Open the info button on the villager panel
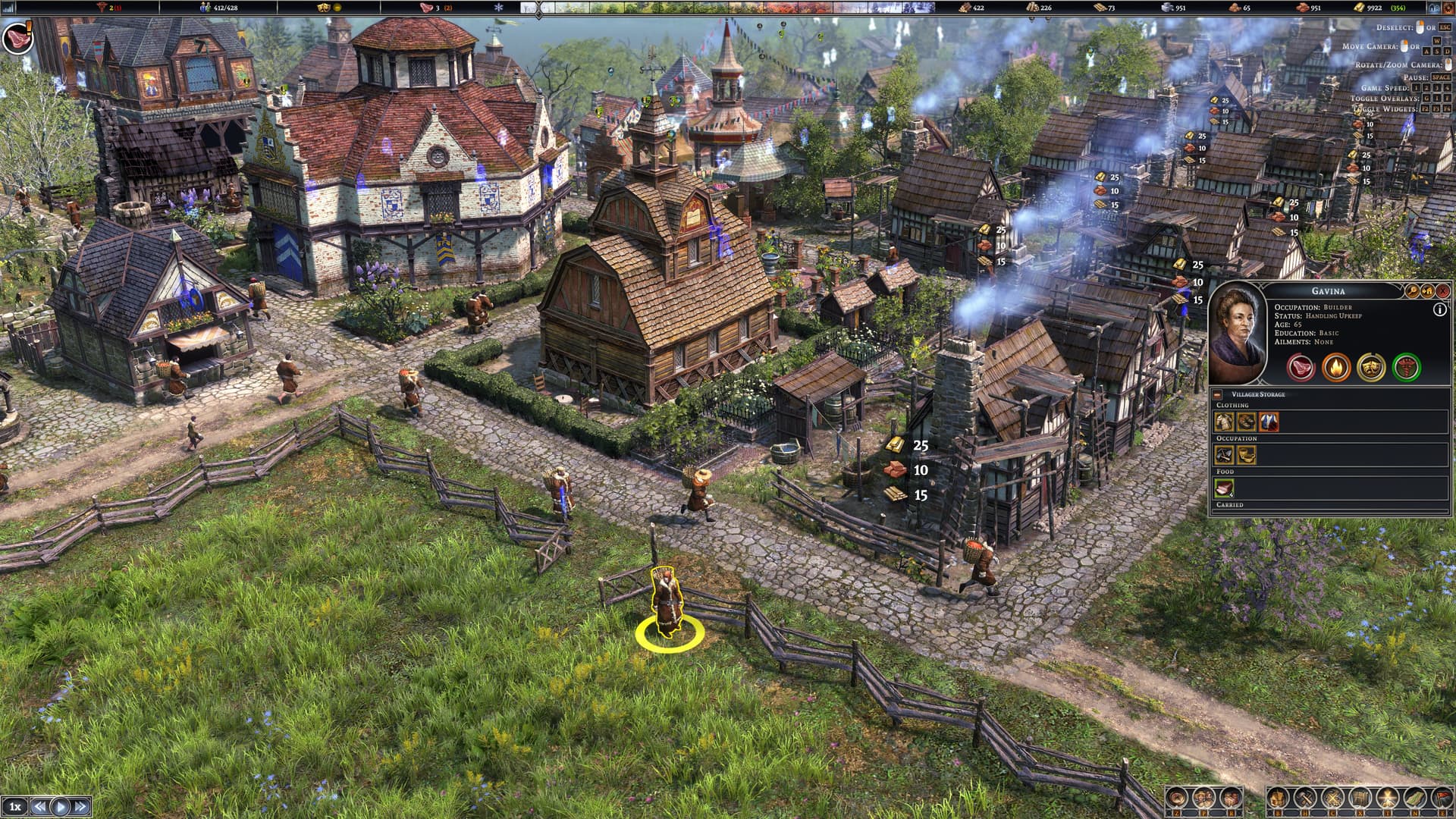 1439,309
